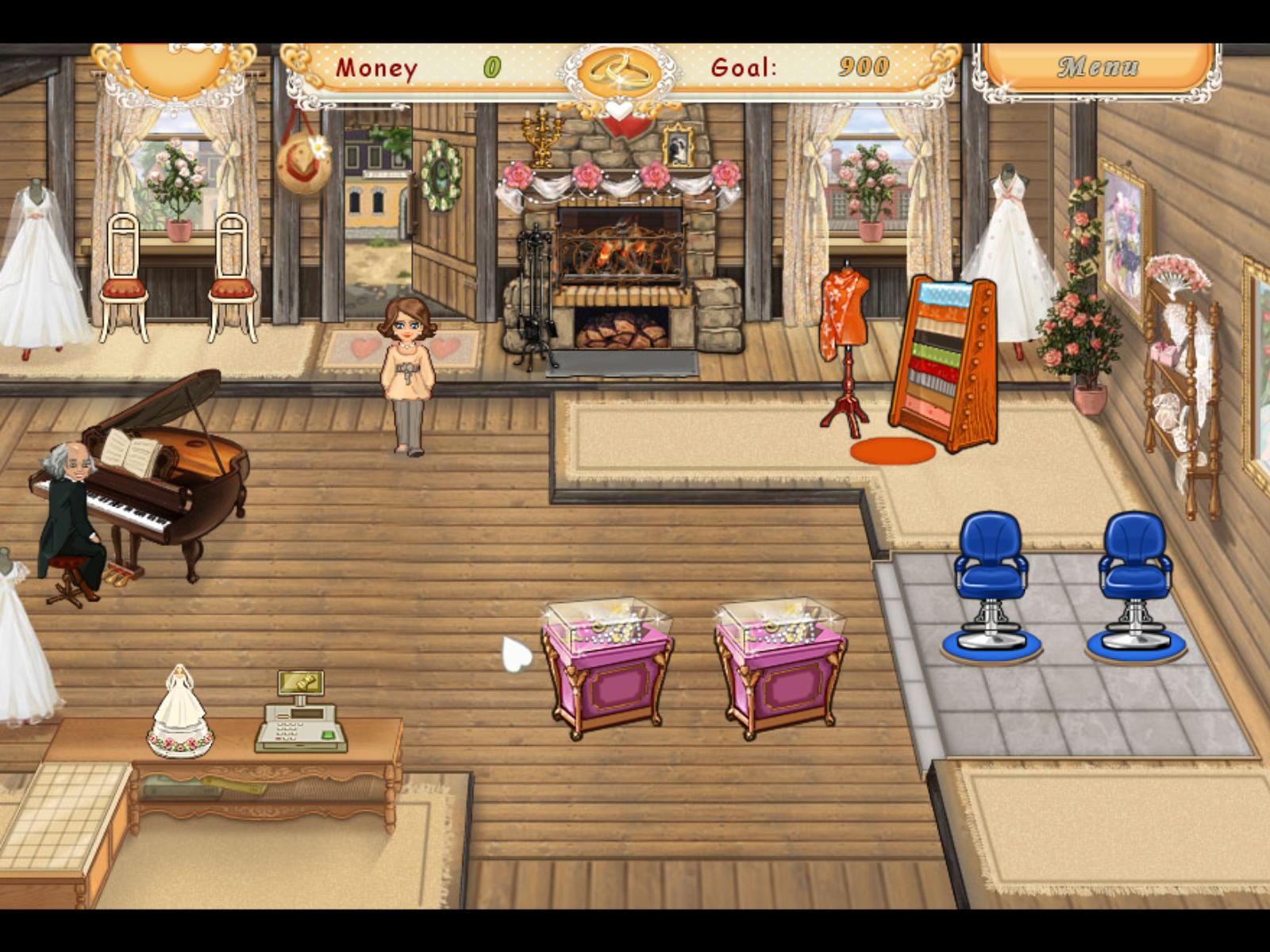This screenshot has height=952, width=1270.
Task: Open the fabric rack display
Action: (x=945, y=357)
